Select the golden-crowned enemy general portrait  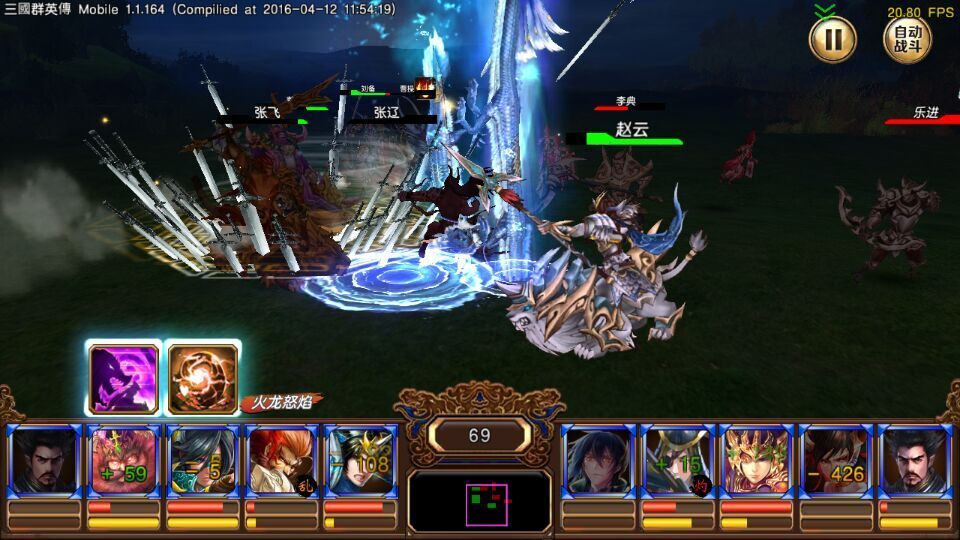click(x=756, y=460)
